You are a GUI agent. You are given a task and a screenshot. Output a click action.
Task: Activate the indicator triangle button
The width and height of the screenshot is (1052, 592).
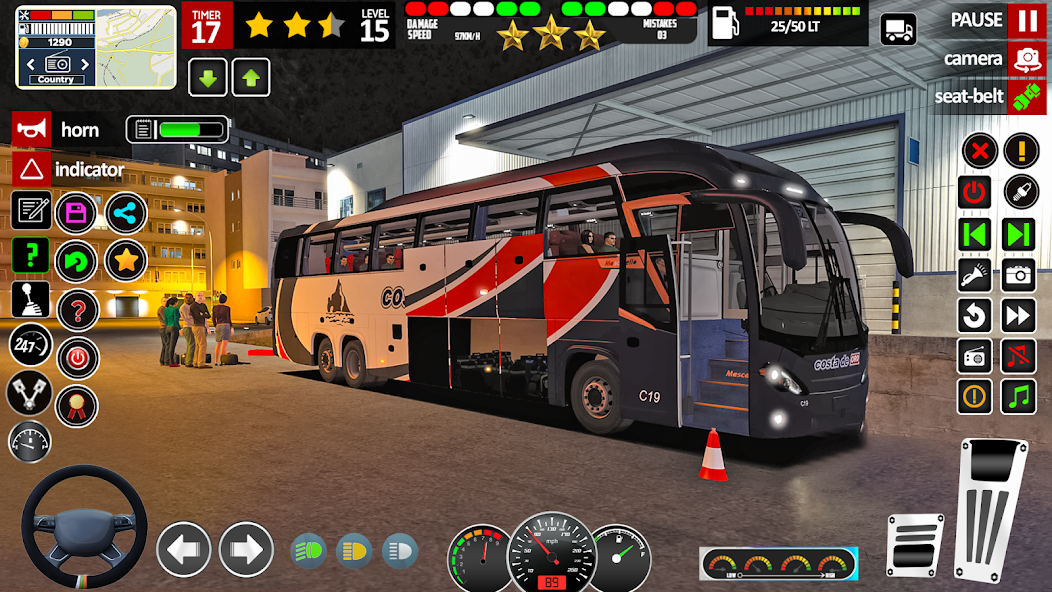[31, 169]
